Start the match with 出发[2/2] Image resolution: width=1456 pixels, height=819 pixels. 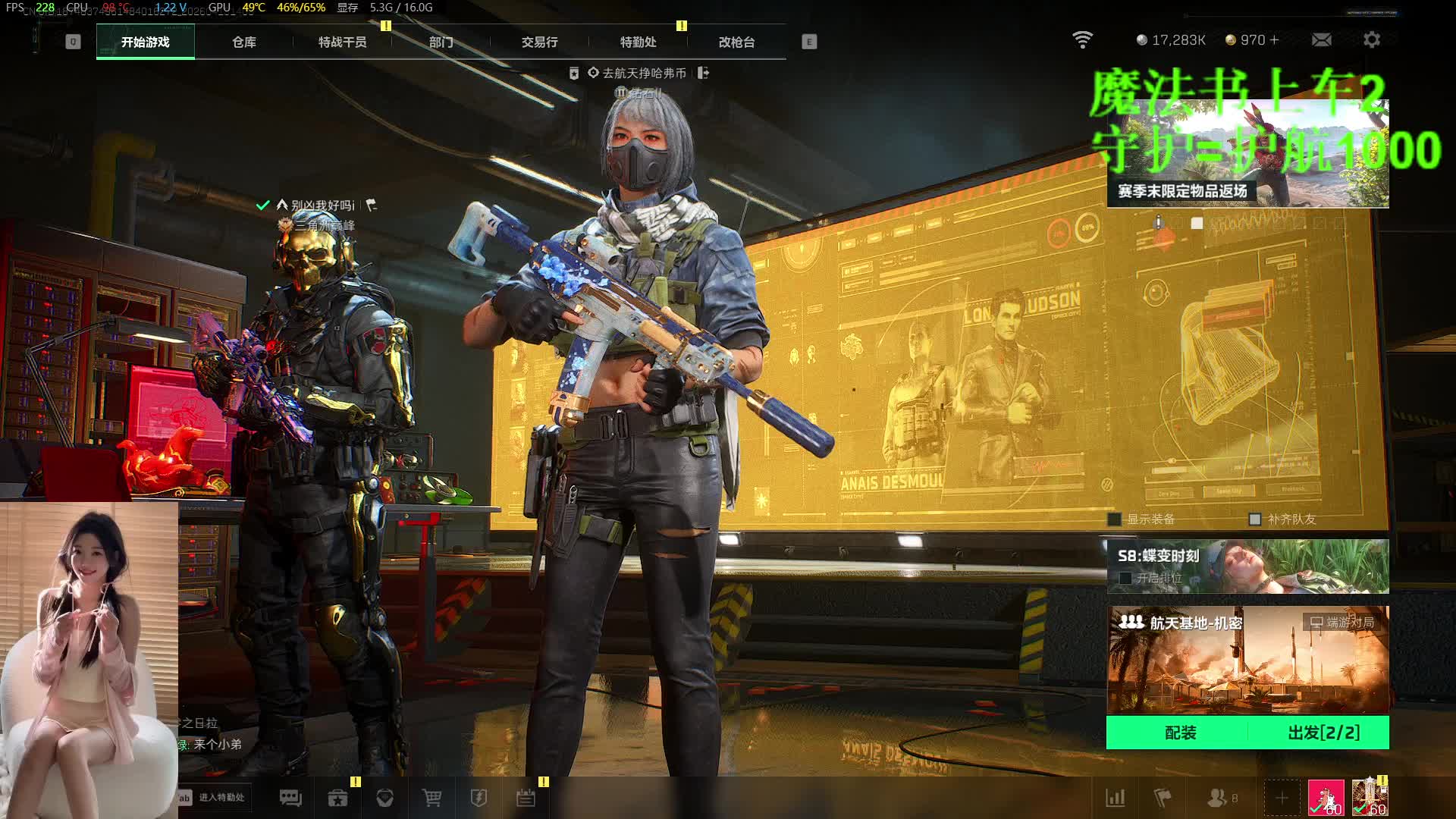click(x=1323, y=733)
